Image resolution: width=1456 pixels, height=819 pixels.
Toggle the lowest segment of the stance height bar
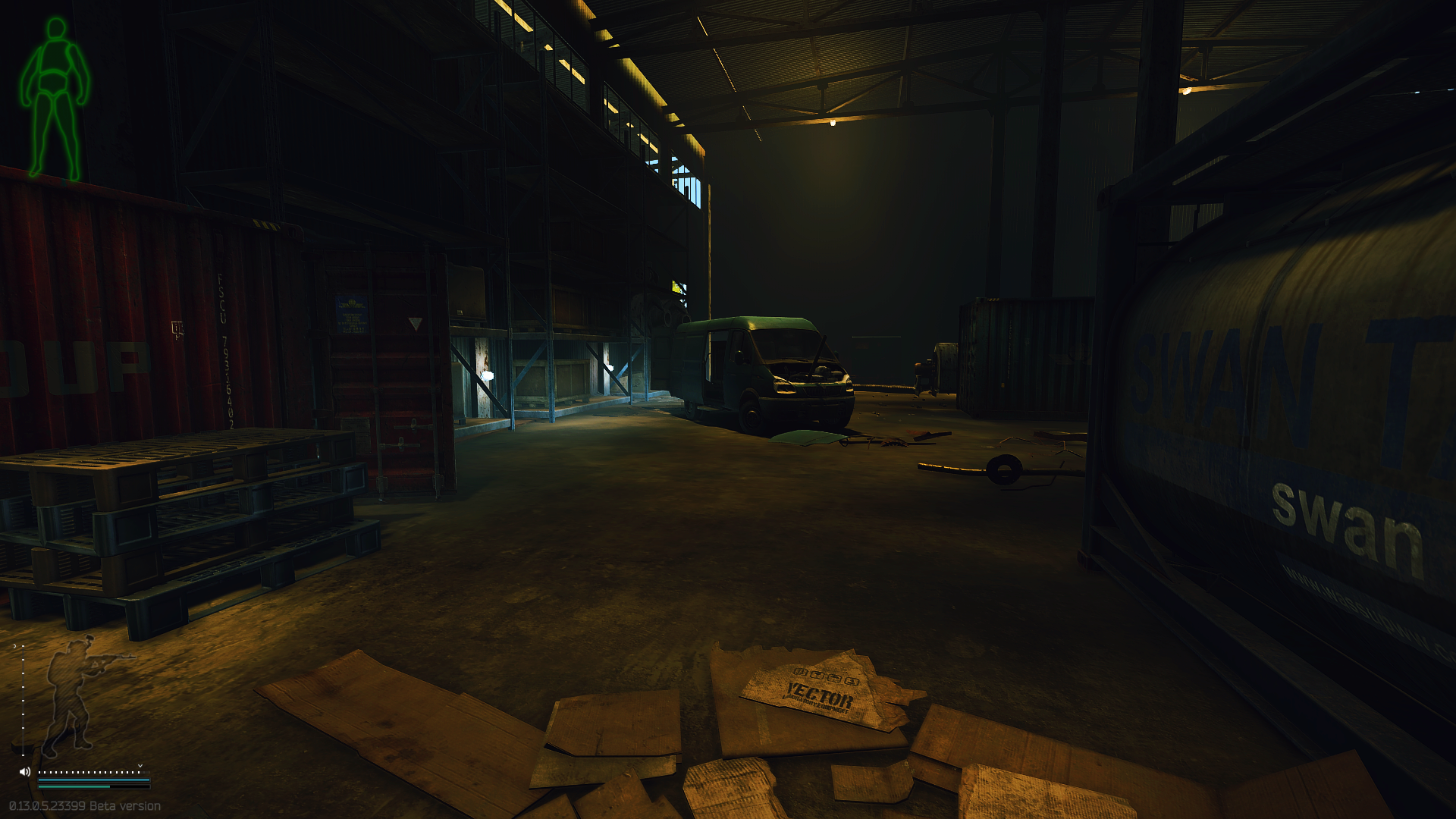click(x=23, y=755)
